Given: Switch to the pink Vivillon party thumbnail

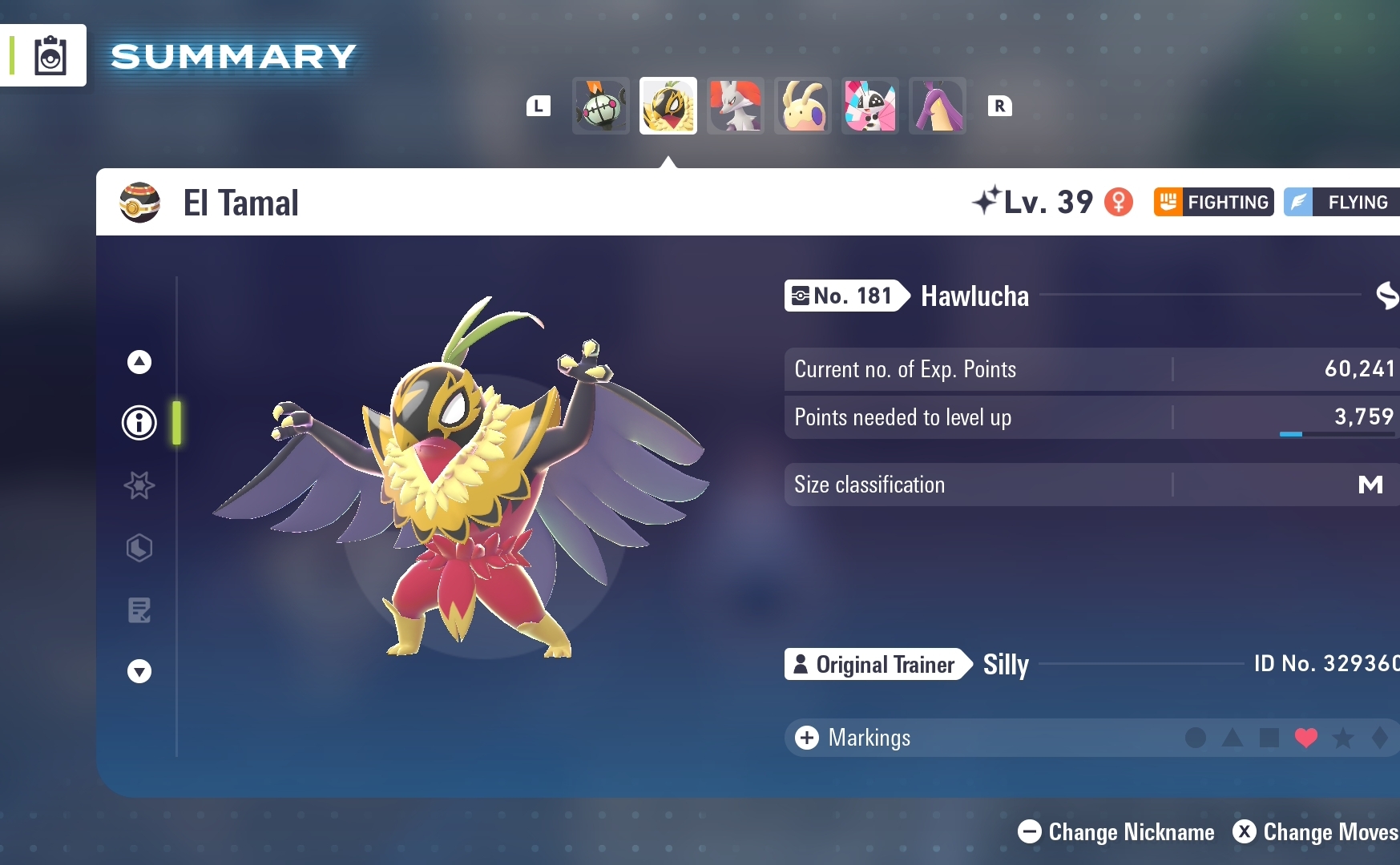Looking at the screenshot, I should [870, 106].
